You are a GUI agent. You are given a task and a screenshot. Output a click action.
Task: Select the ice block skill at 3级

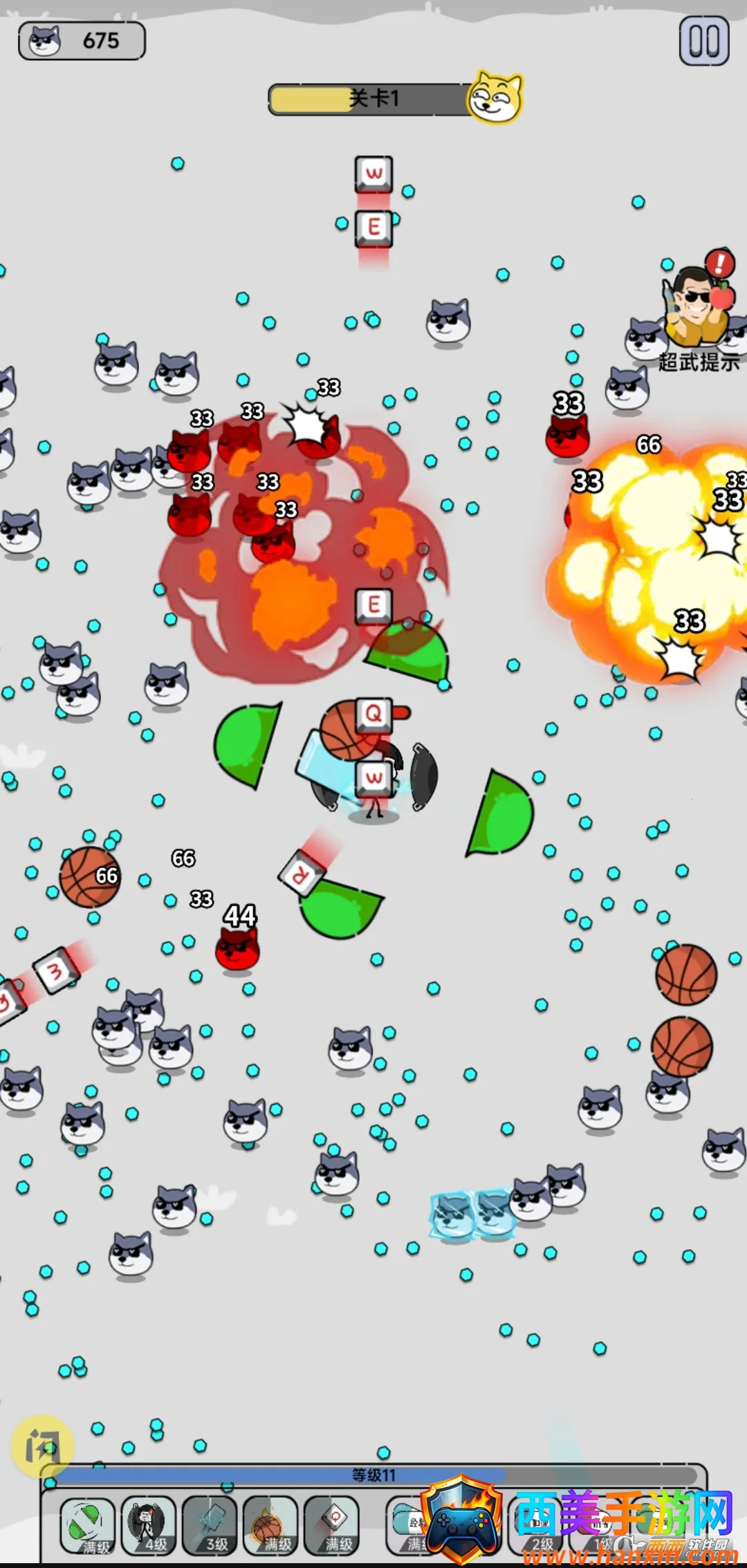(x=210, y=1525)
